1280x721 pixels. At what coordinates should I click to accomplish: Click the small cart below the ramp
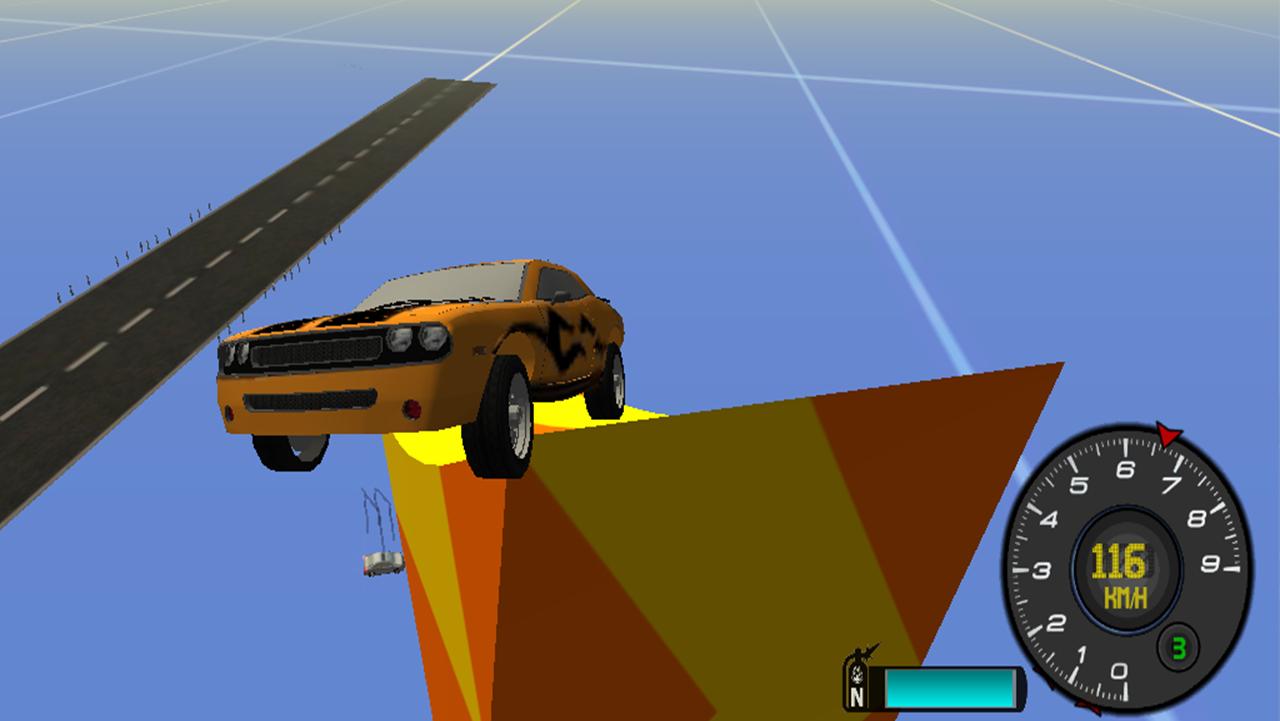(378, 565)
